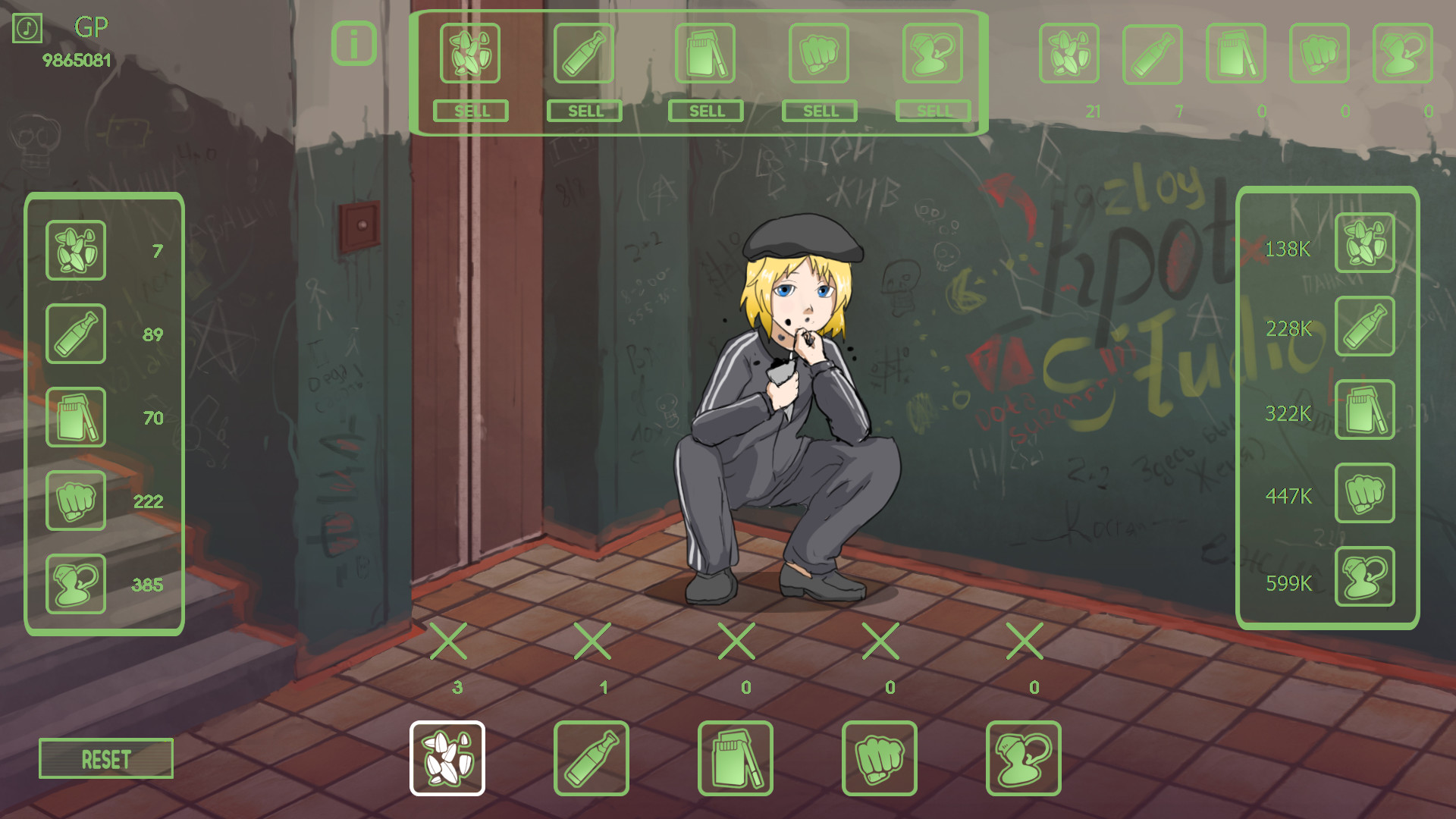Image resolution: width=1456 pixels, height=819 pixels.
Task: Sell seeds with the first SELL button
Action: [x=470, y=111]
